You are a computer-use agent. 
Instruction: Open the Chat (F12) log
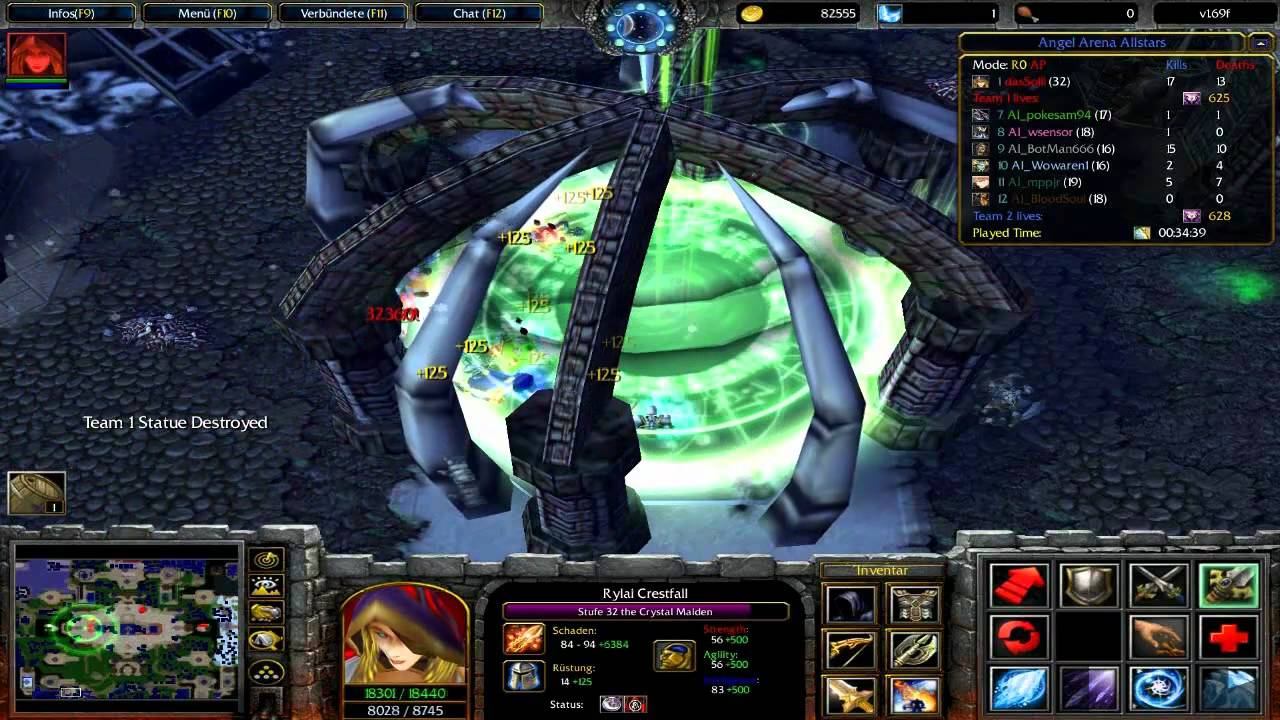point(479,14)
